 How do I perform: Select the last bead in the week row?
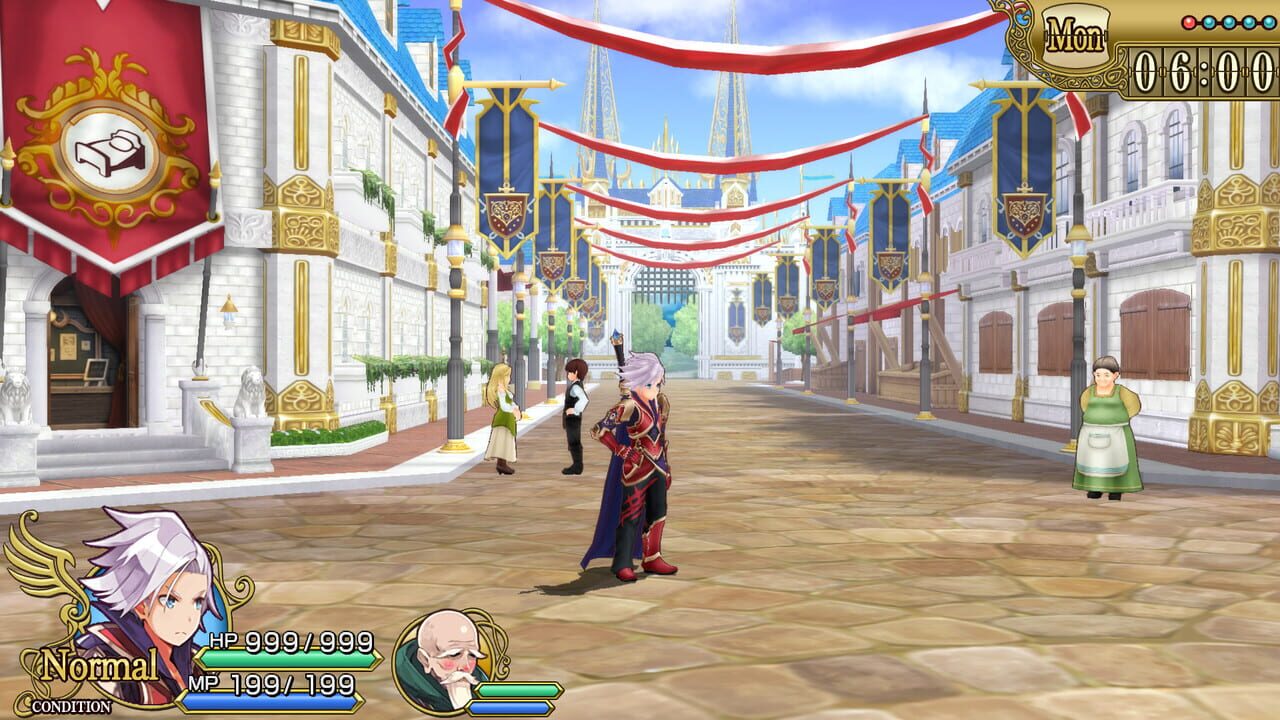1268,22
